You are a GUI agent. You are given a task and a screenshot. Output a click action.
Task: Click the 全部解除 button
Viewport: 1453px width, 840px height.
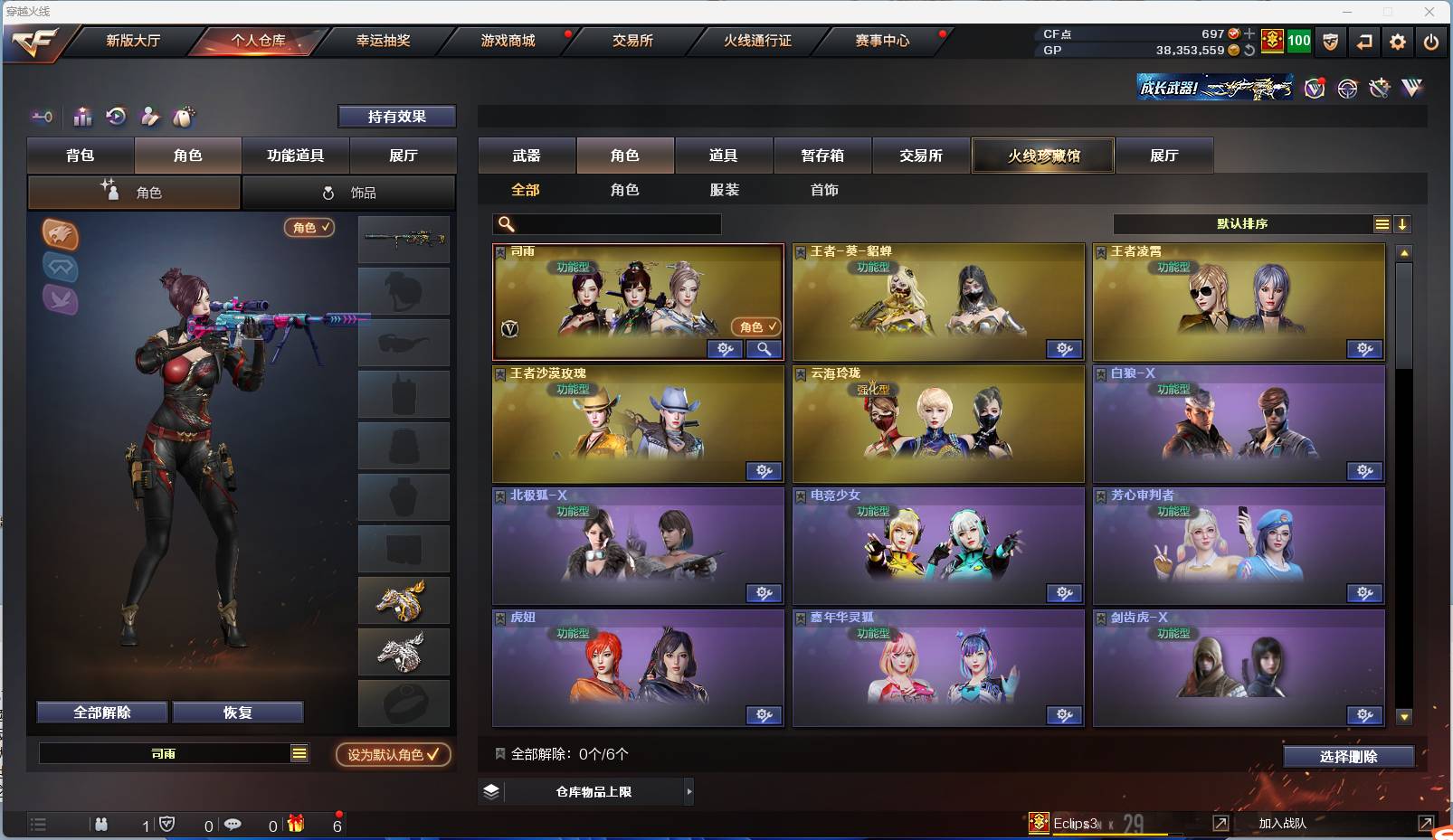click(101, 712)
